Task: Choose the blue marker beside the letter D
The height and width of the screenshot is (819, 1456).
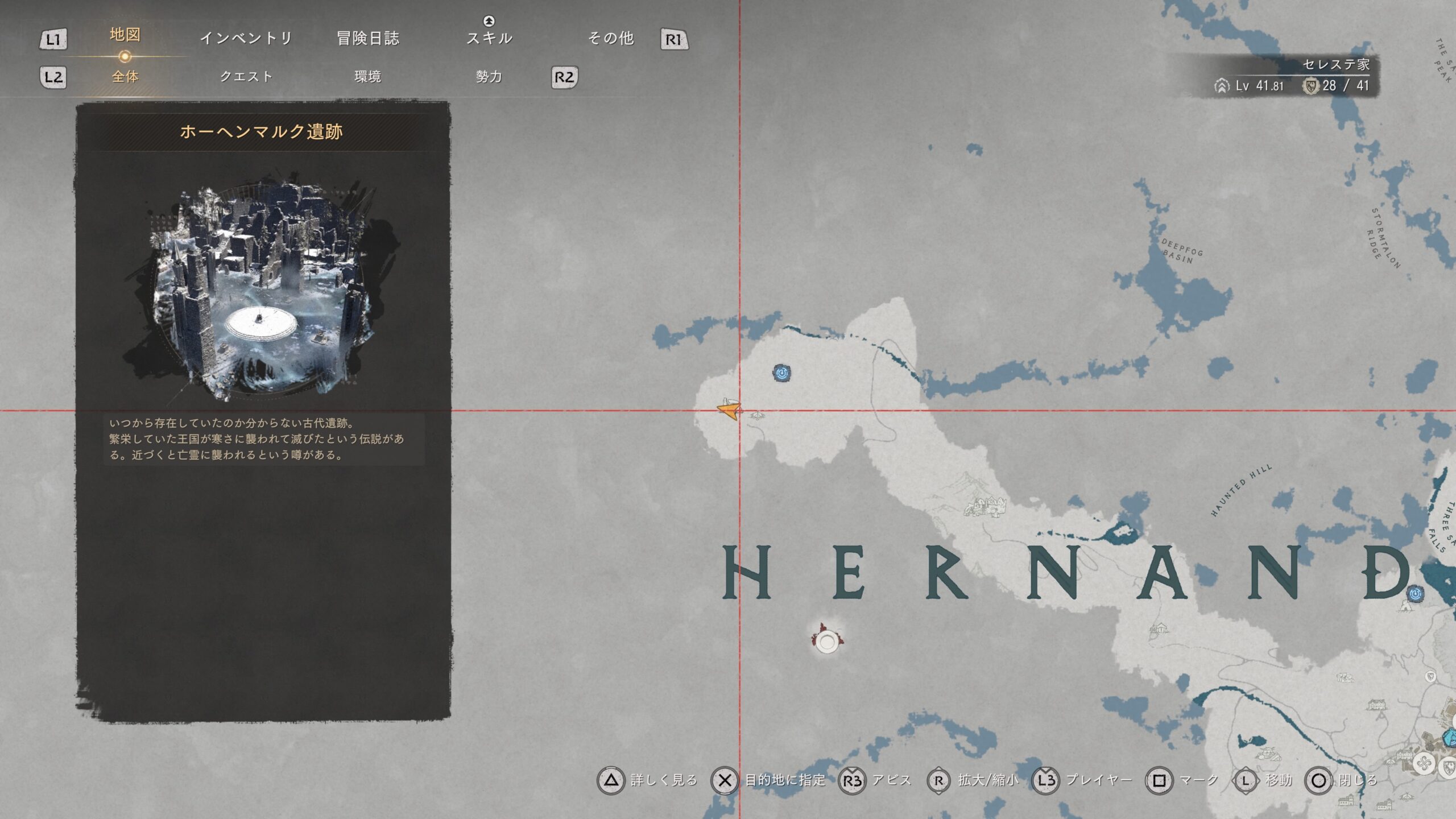Action: [x=1416, y=594]
